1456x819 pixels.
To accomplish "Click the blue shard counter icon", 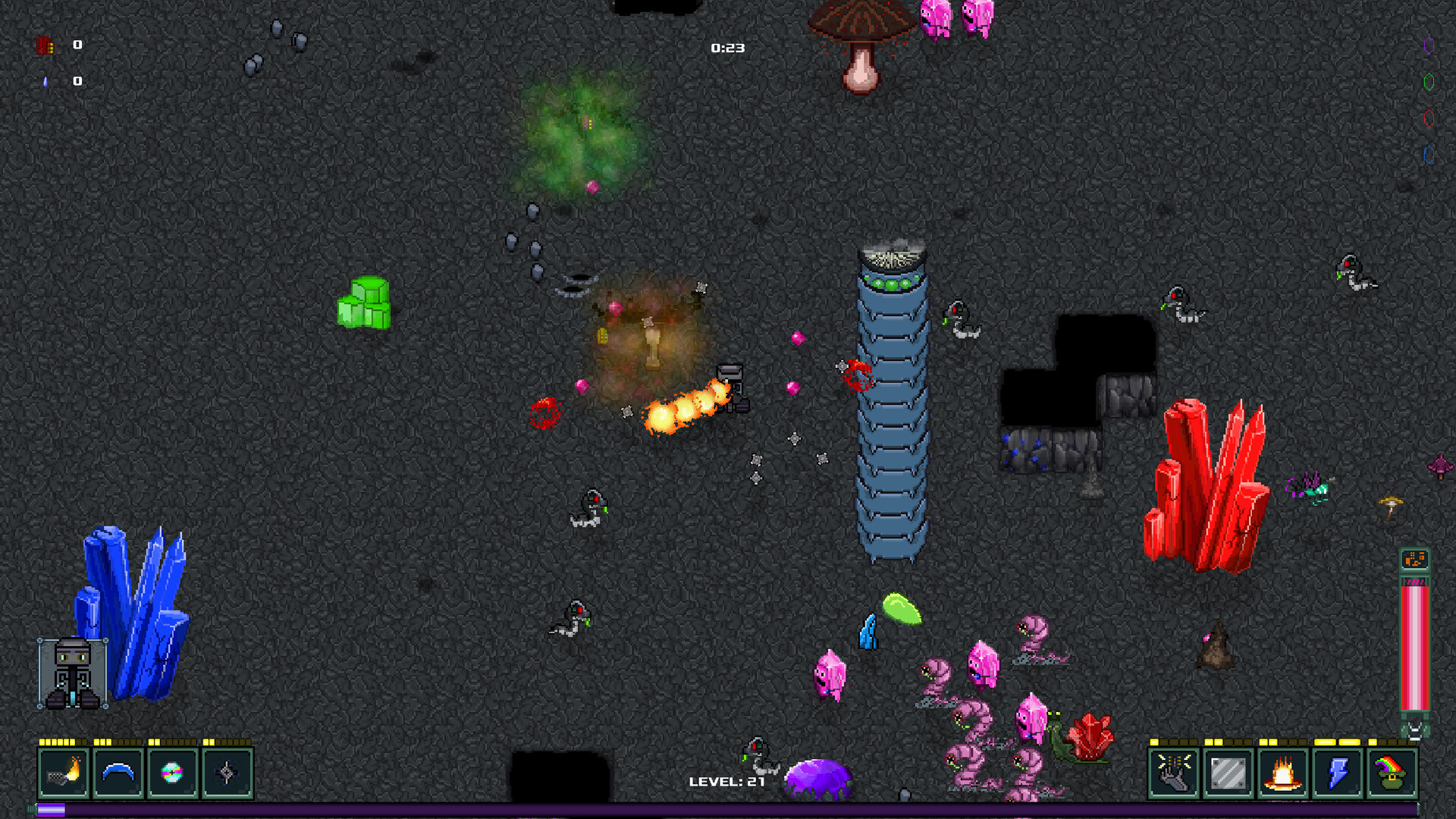I will pos(47,81).
